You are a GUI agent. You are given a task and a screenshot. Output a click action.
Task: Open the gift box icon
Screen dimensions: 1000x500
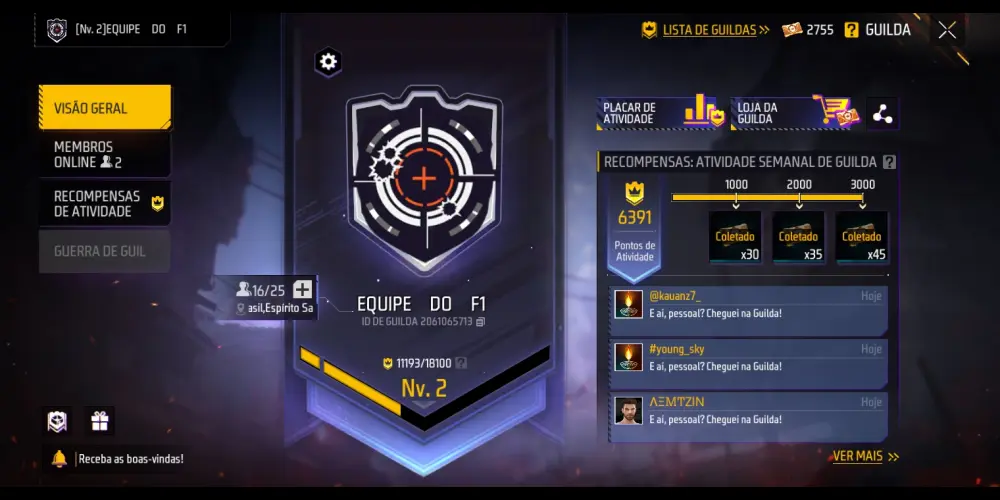click(100, 421)
